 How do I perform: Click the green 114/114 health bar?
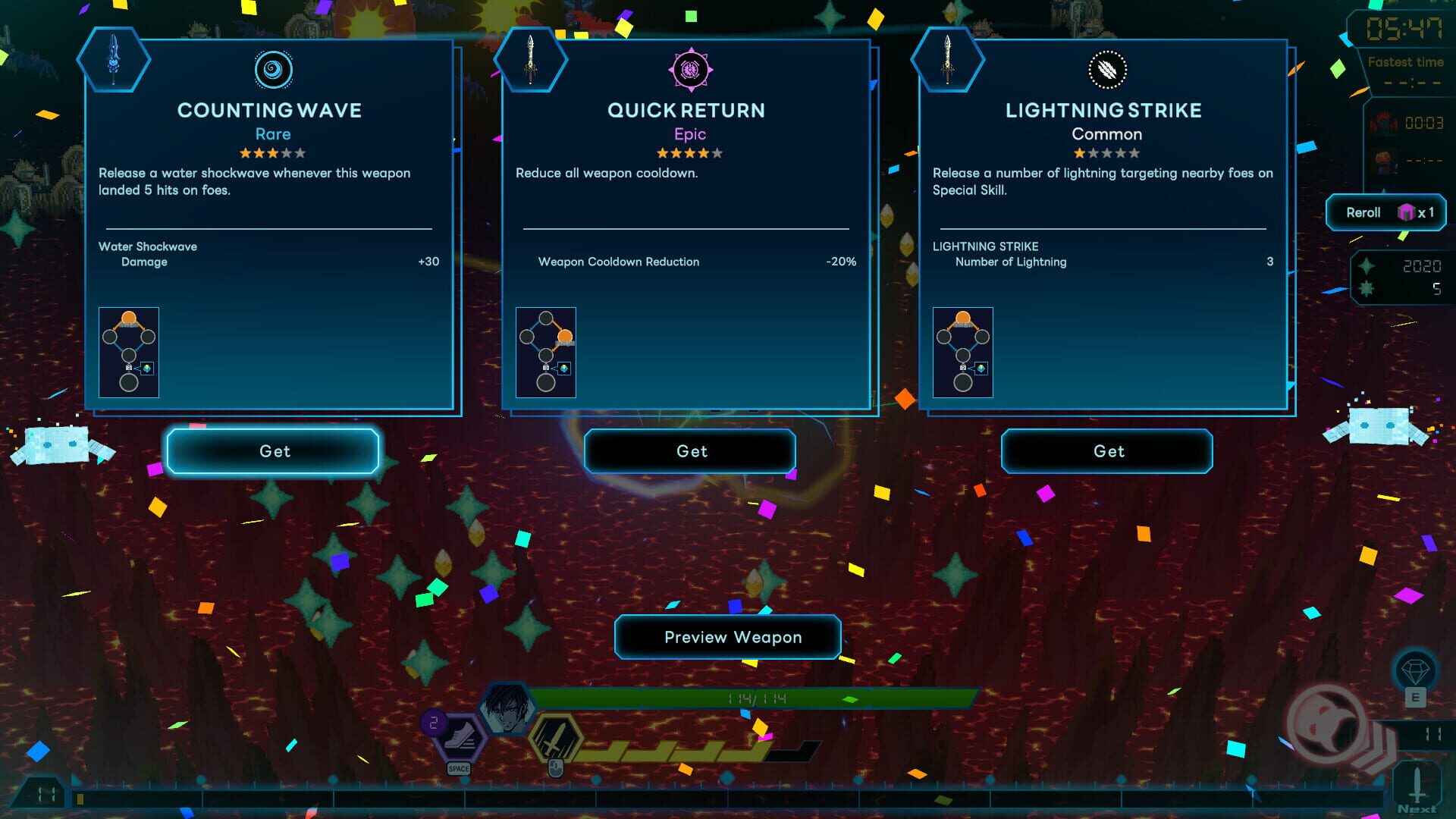[751, 695]
